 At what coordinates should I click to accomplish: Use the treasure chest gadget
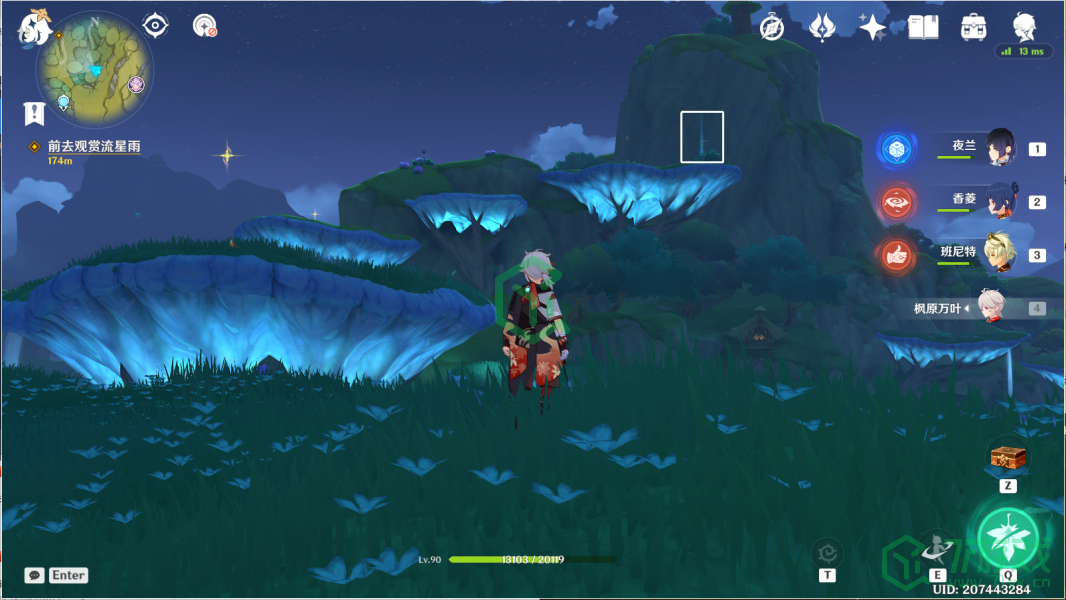click(1007, 457)
